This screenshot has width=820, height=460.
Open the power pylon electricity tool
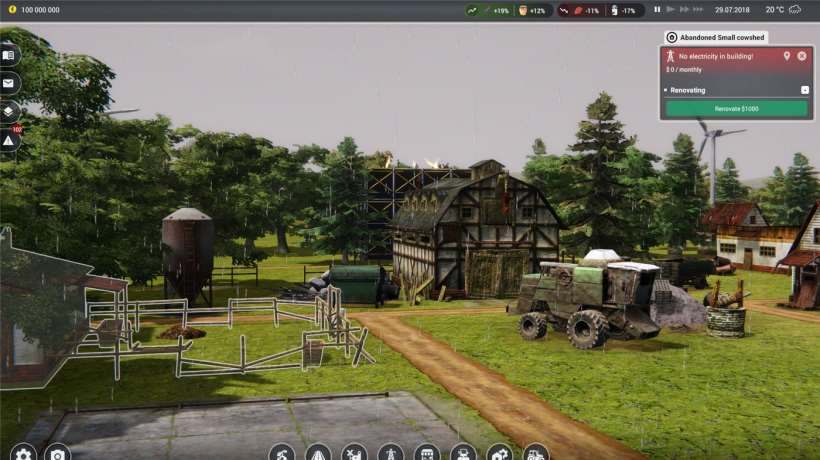[390, 453]
